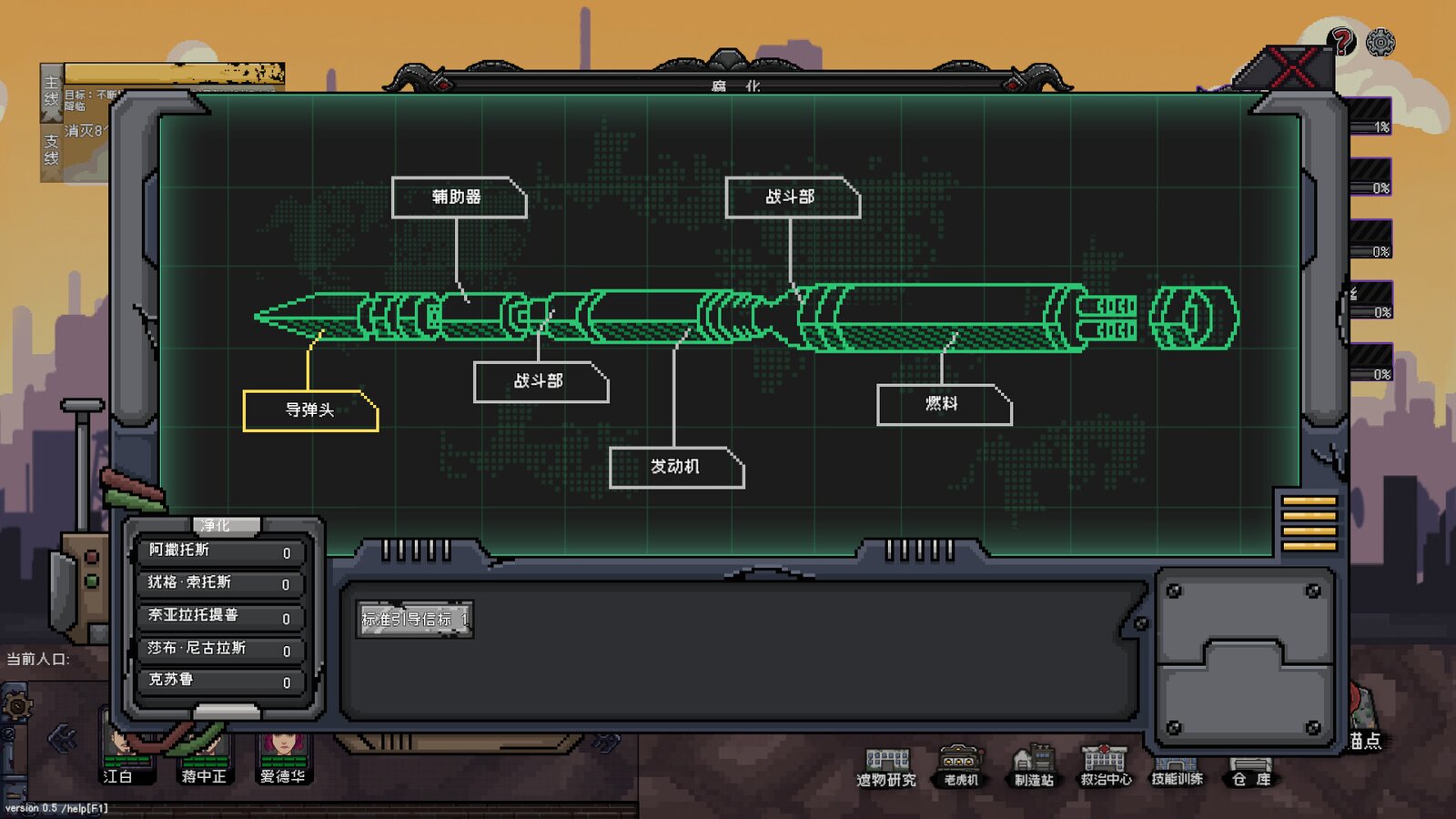This screenshot has width=1456, height=819.
Task: Open the 遗物研究 relic research building
Action: point(886,766)
